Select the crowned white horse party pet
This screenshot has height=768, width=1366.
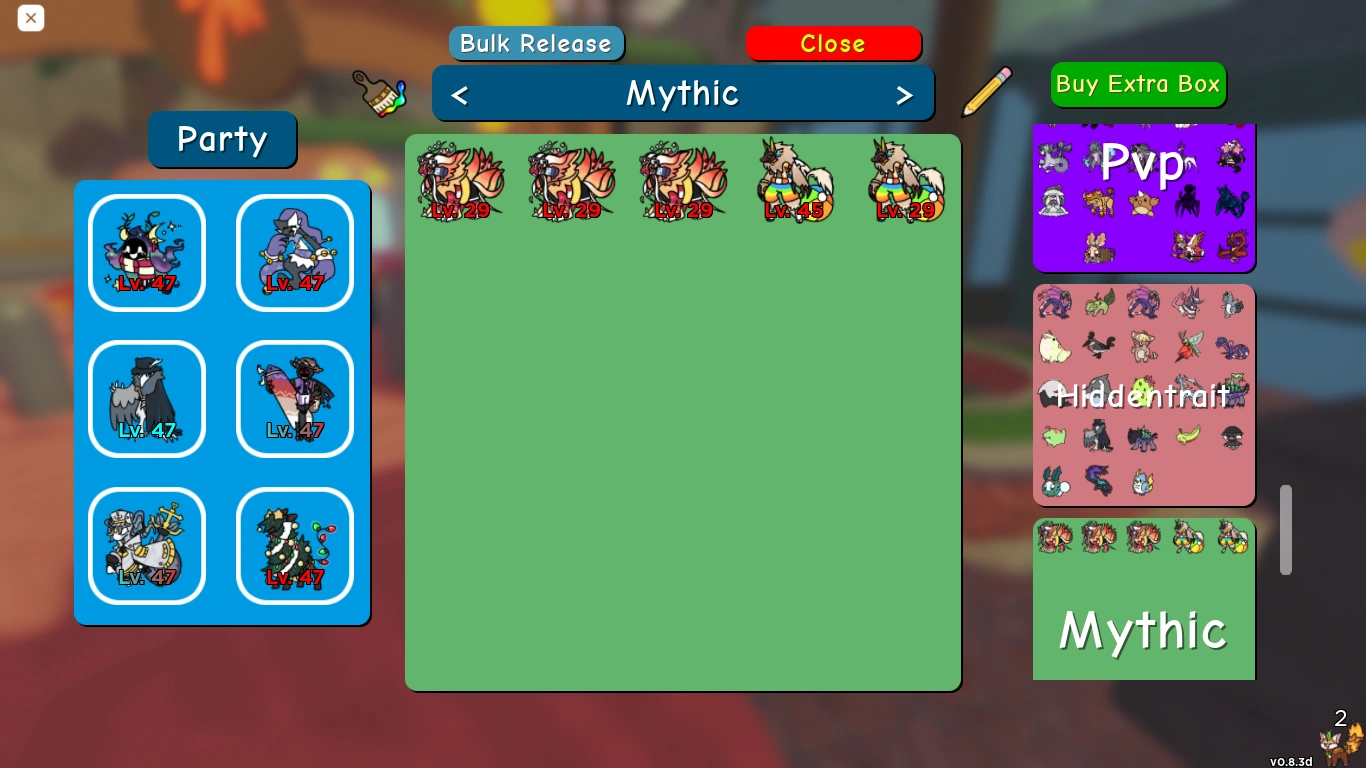click(x=147, y=546)
